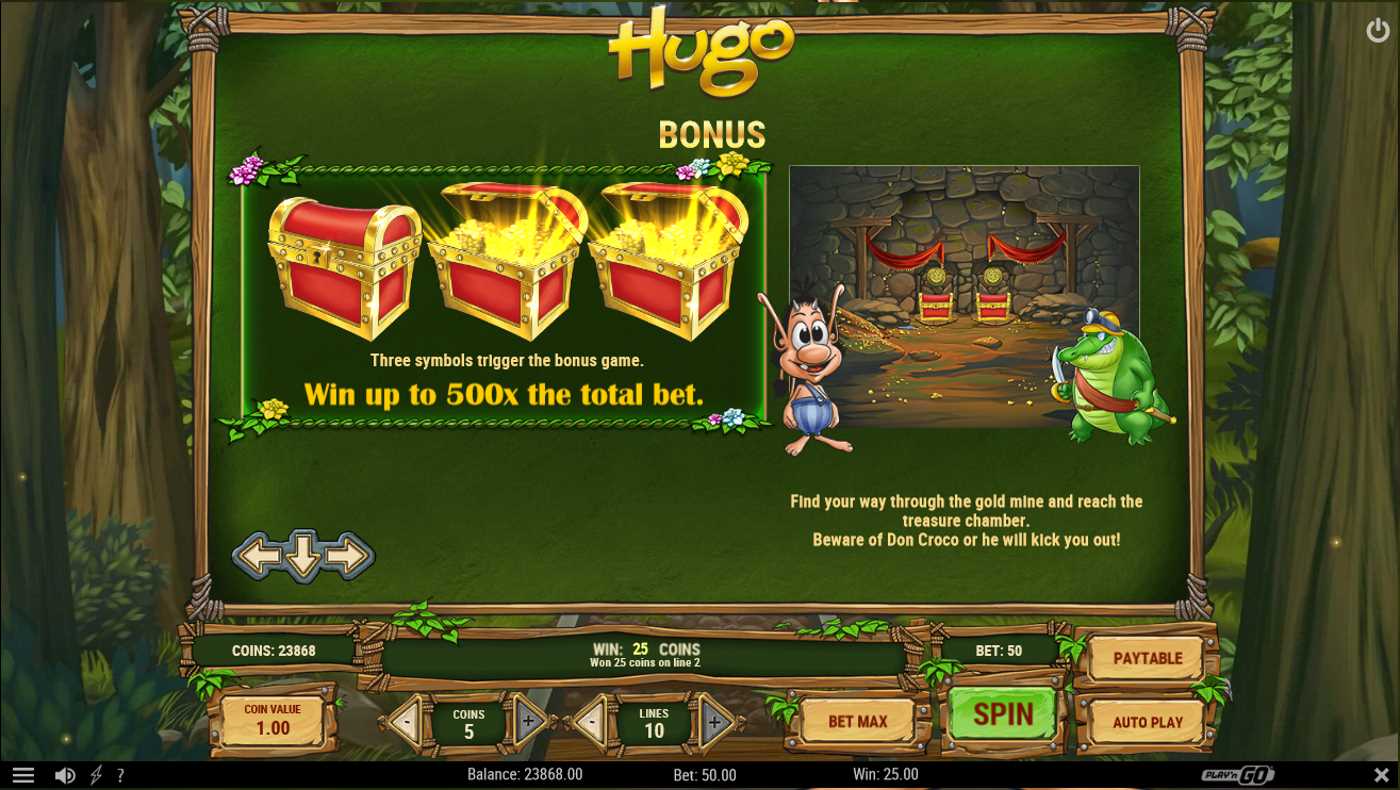Close the paytable using the PAYTABLE button
1400x790 pixels.
[1147, 658]
